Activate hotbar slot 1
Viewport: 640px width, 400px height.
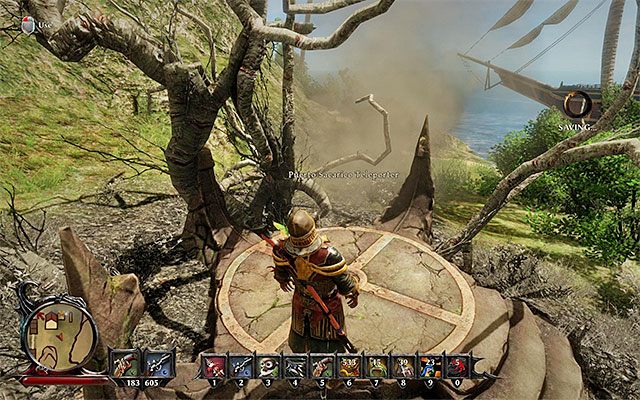click(x=215, y=366)
